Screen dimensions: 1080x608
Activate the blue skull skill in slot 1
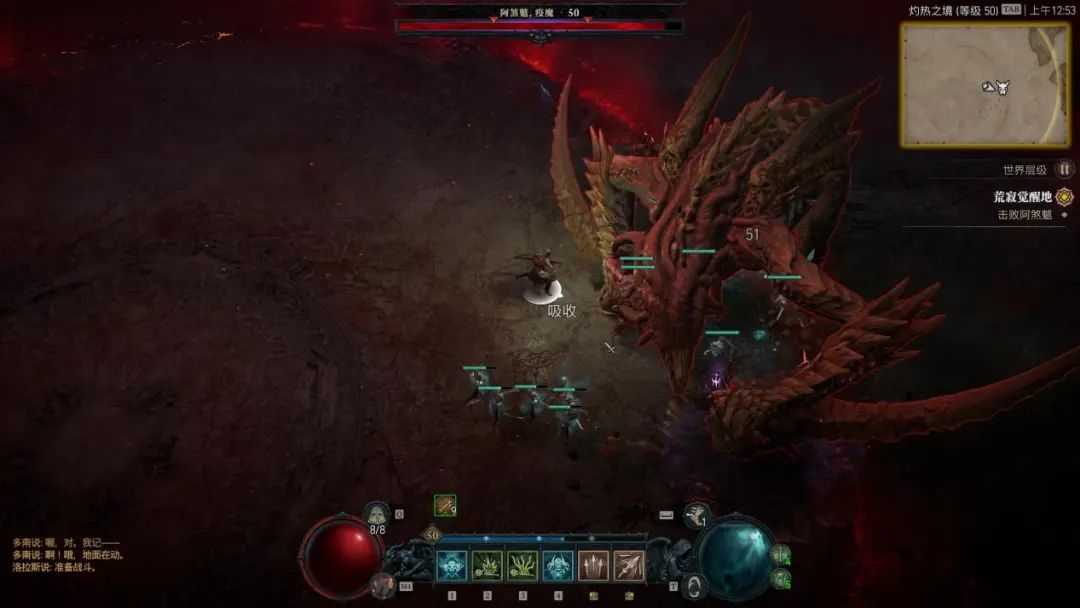pos(451,566)
